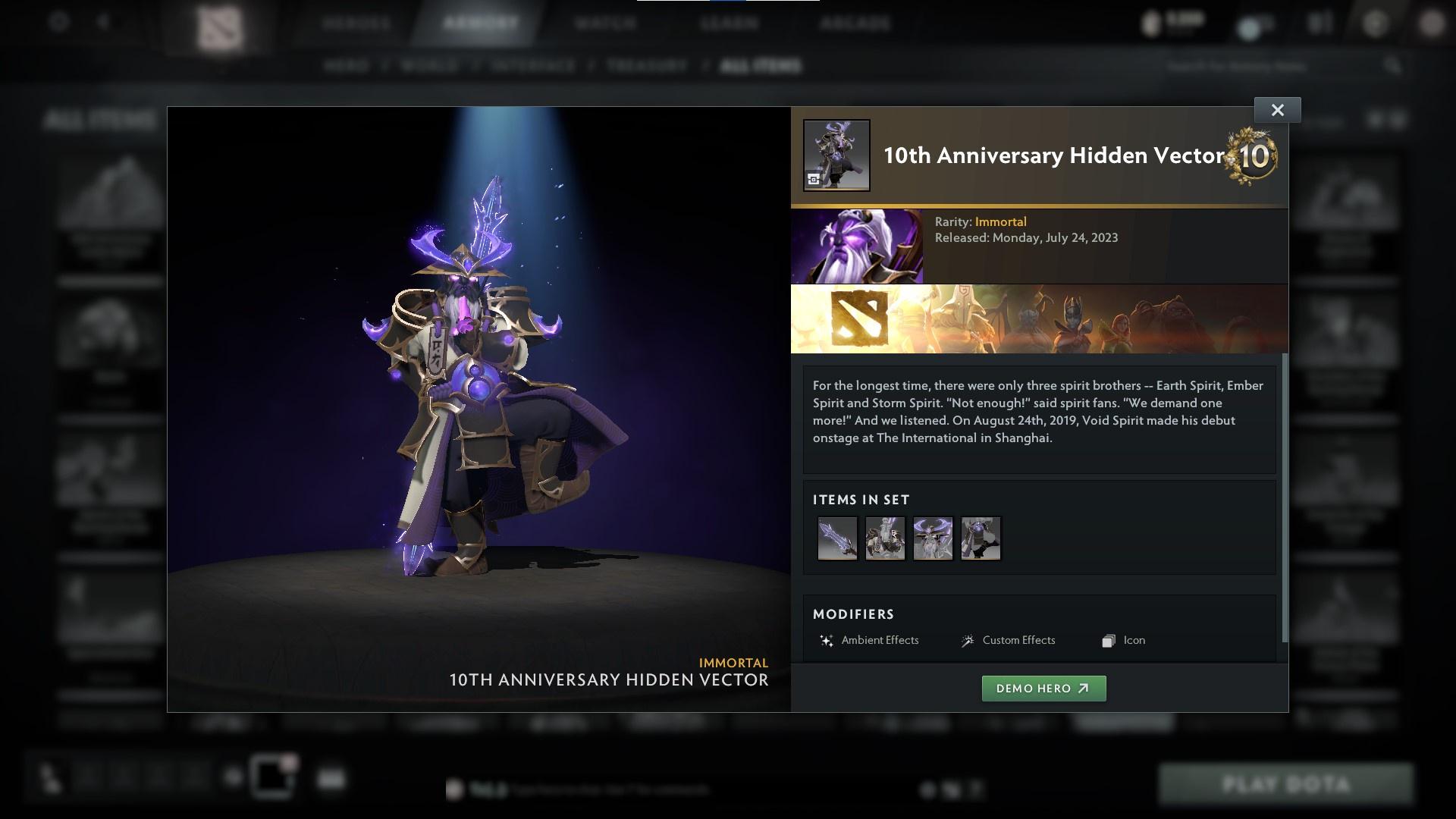
Task: Click the Immortal rarity link
Action: pos(1002,221)
